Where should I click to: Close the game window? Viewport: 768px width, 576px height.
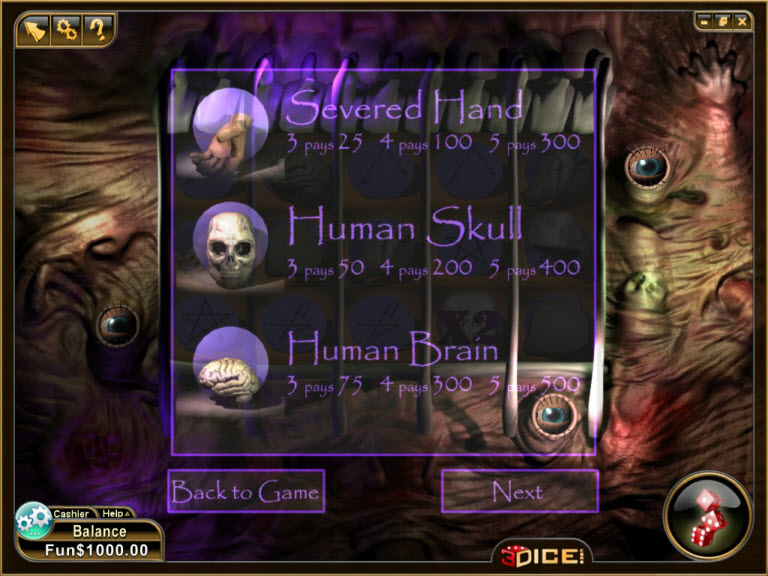(x=741, y=20)
